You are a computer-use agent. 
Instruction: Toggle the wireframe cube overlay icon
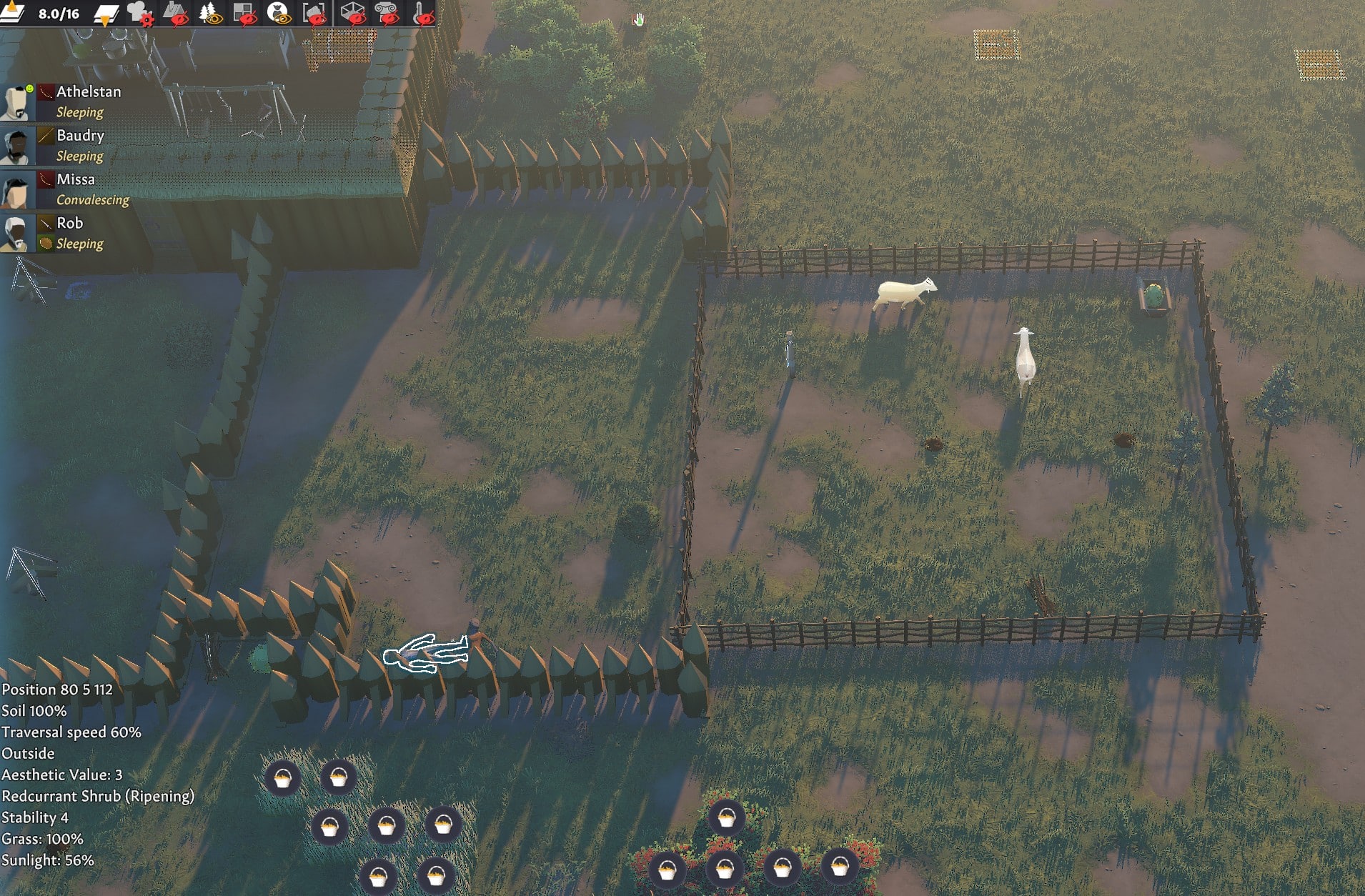click(352, 13)
